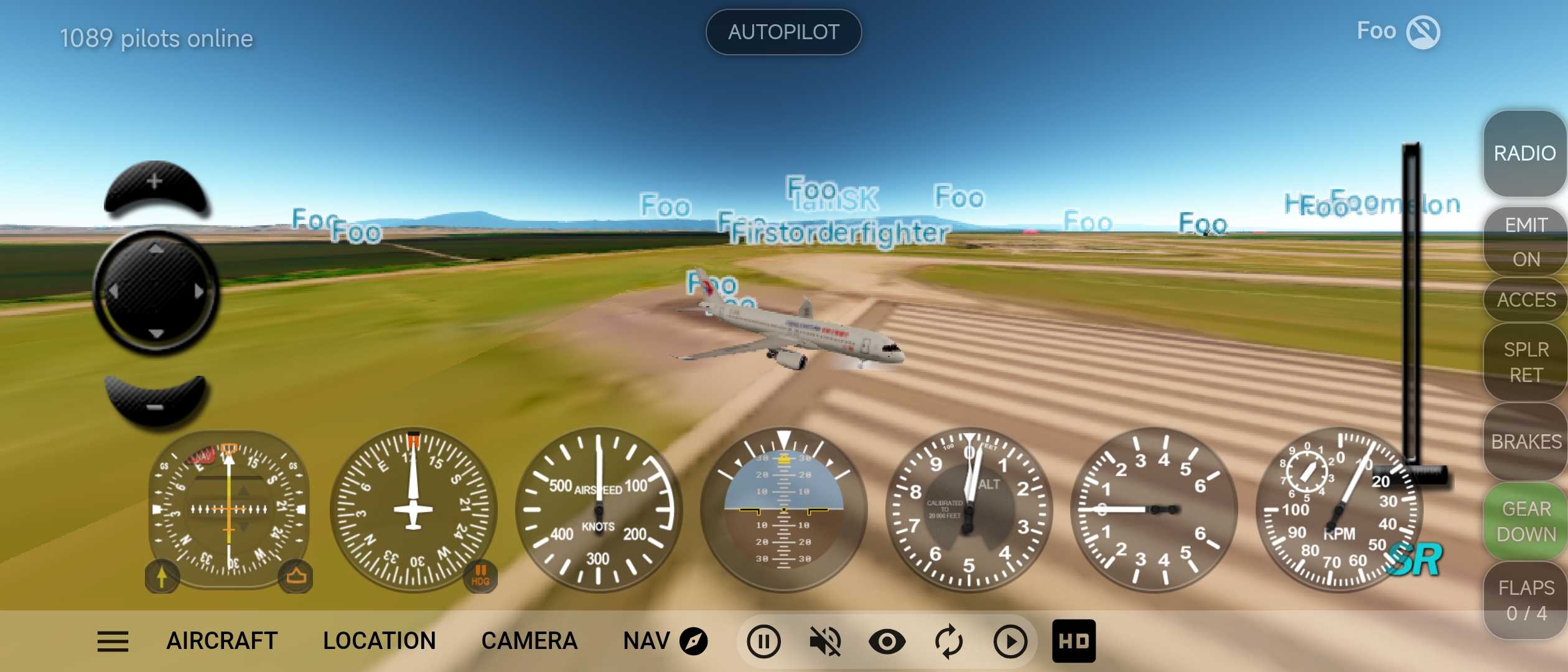Toggle the AUTOPILOT button
The height and width of the screenshot is (672, 1568).
tap(783, 32)
